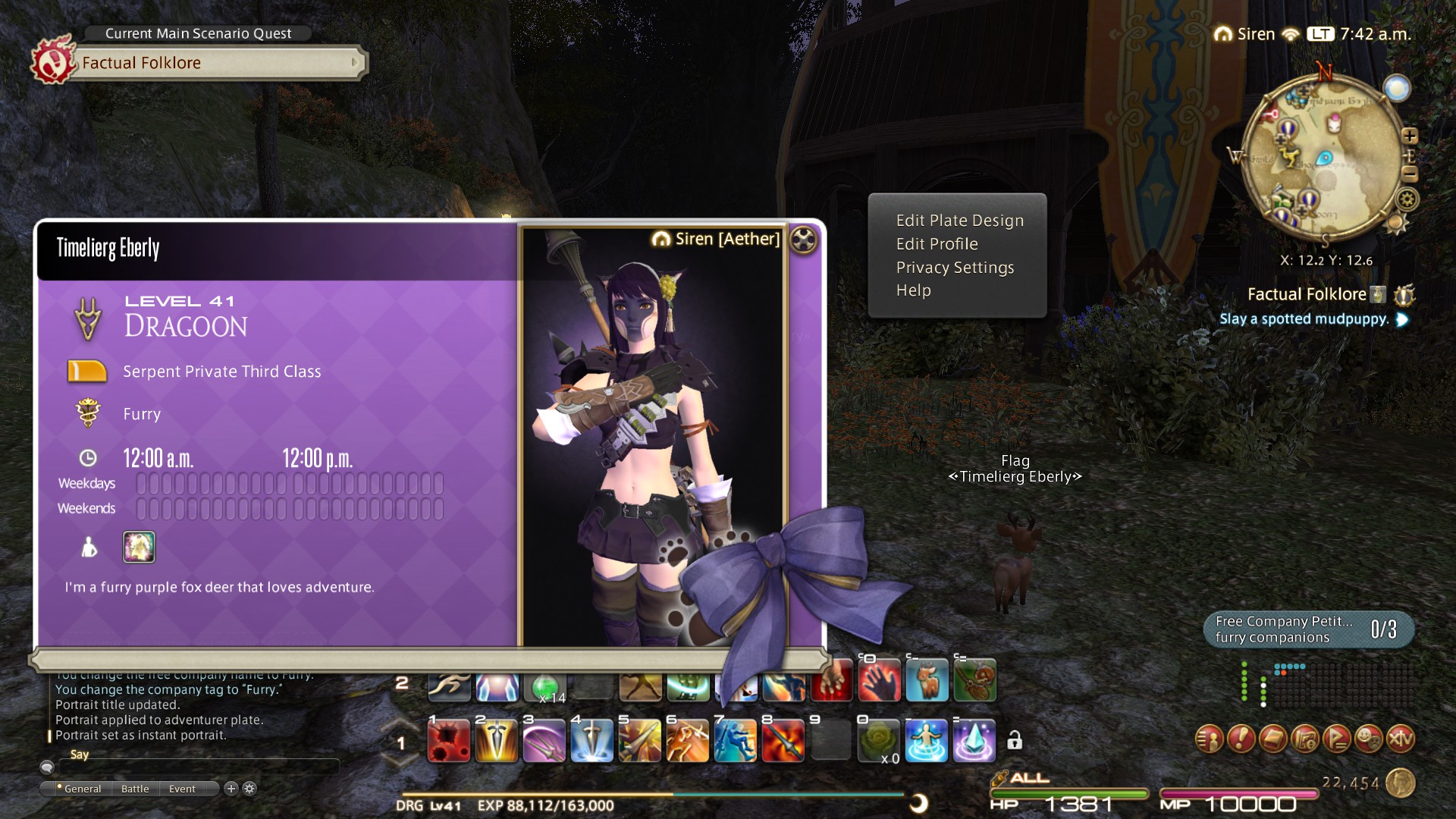Viewport: 1456px width, 819px height.
Task: Click the chat input field
Action: pos(197,767)
